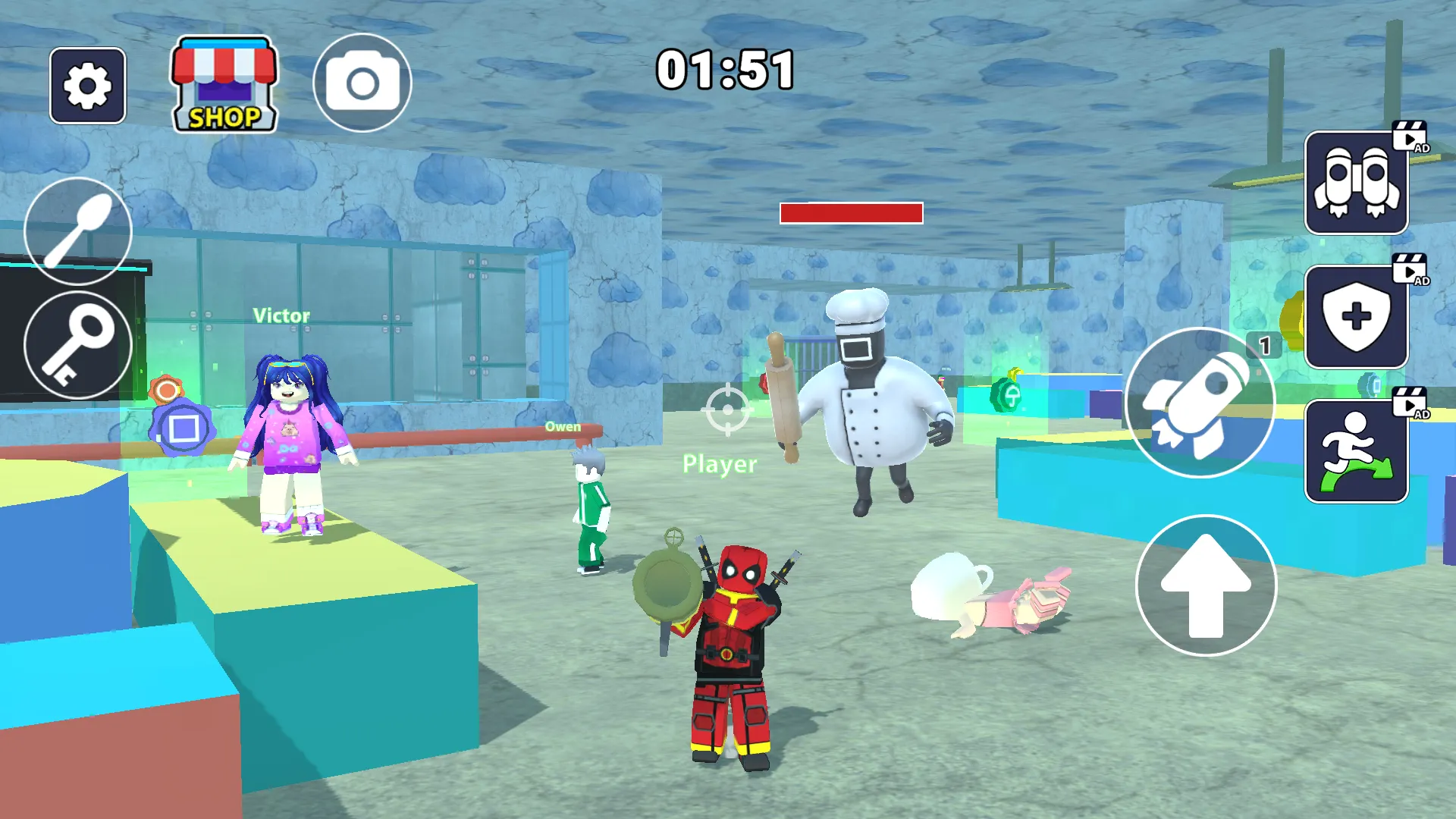The image size is (1456, 819).
Task: Open the settings gear menu
Action: [x=87, y=86]
